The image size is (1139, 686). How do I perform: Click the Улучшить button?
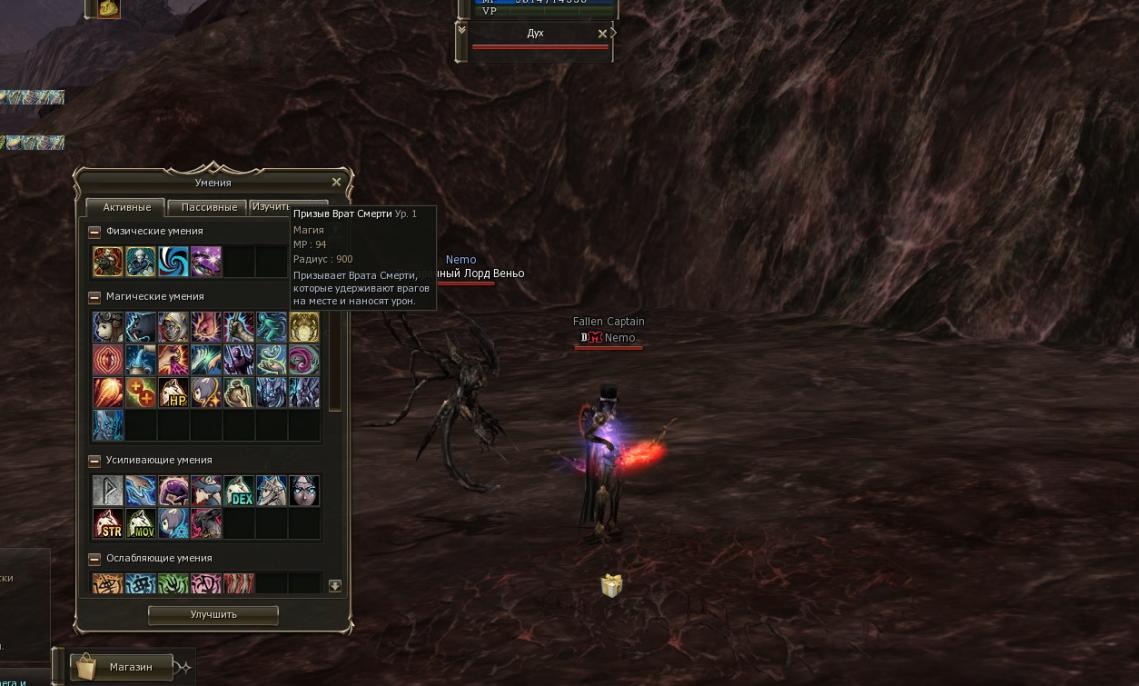tap(213, 614)
